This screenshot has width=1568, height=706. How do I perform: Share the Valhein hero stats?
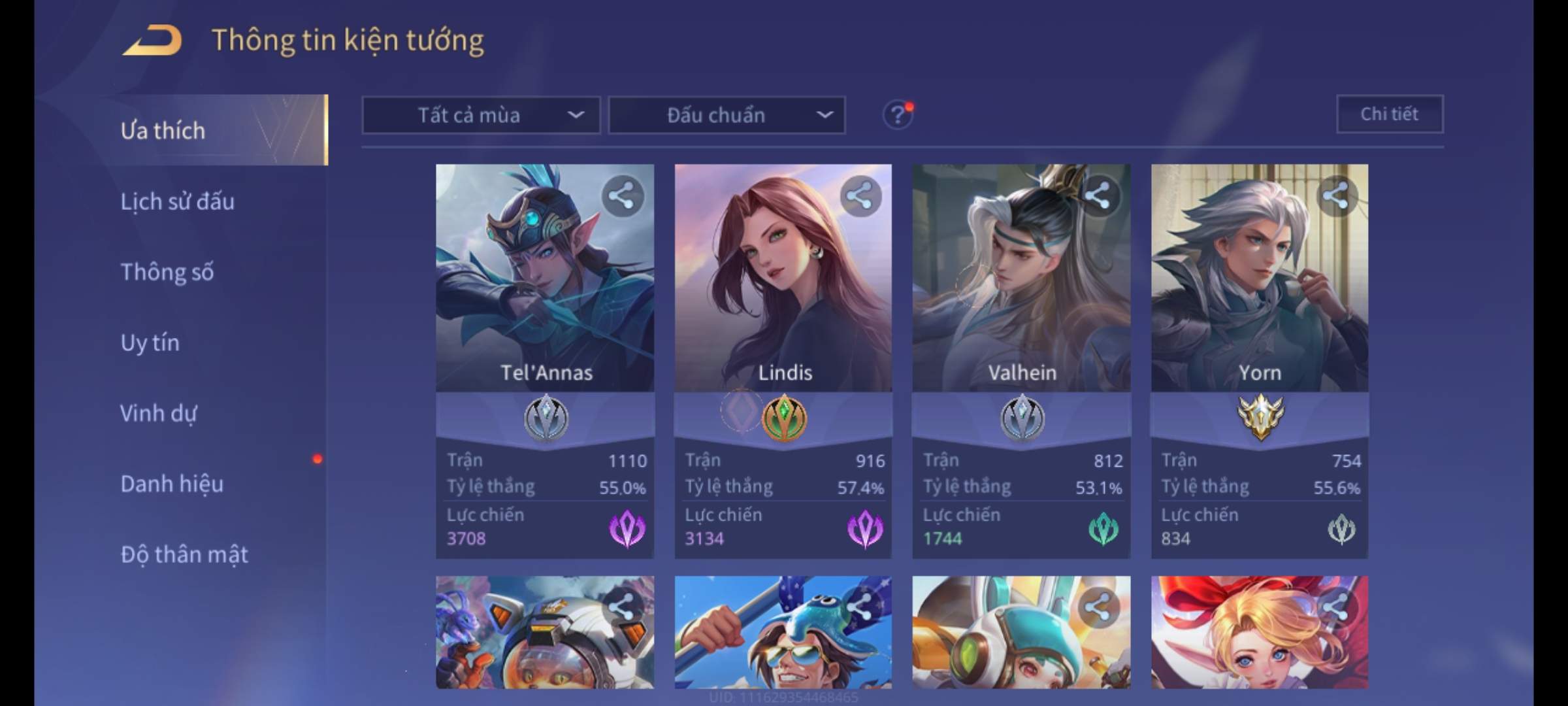1098,195
